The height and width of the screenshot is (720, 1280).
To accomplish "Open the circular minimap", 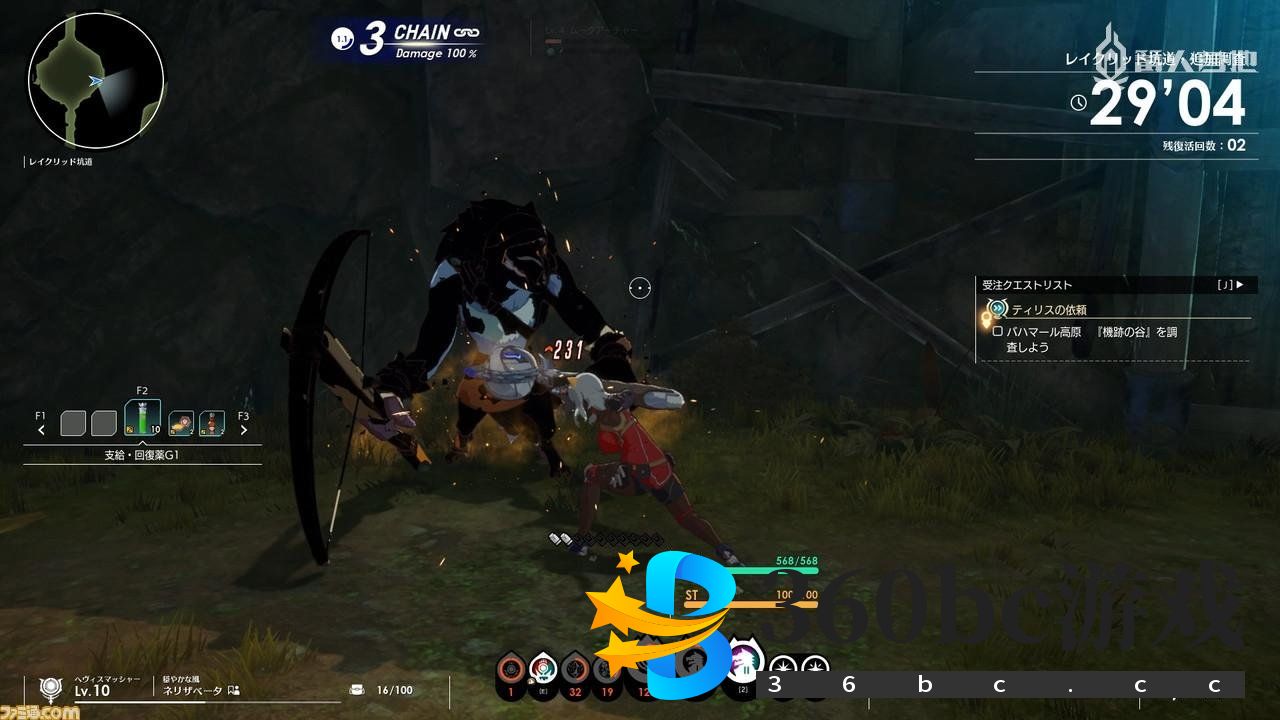I will click(96, 81).
